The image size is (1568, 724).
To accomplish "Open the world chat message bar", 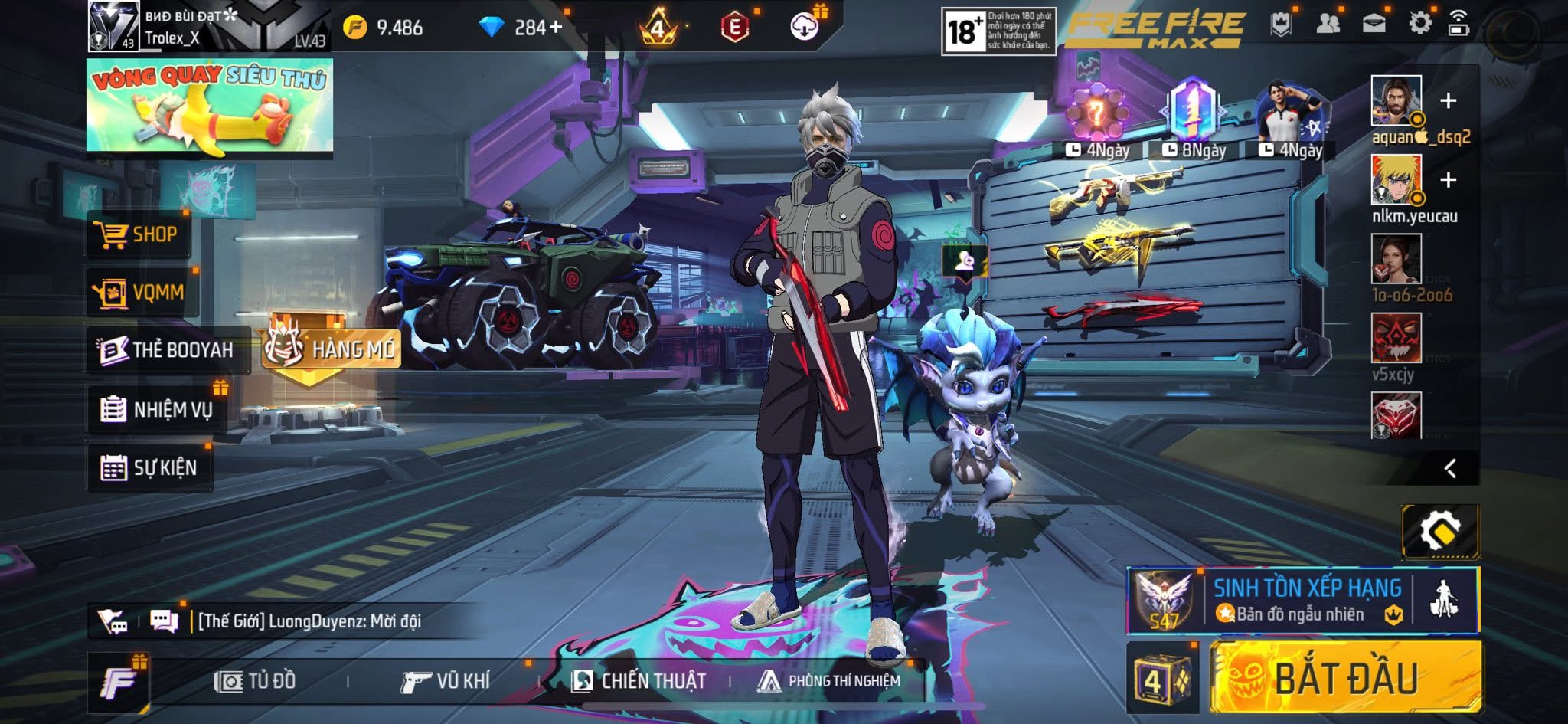I will 309,621.
